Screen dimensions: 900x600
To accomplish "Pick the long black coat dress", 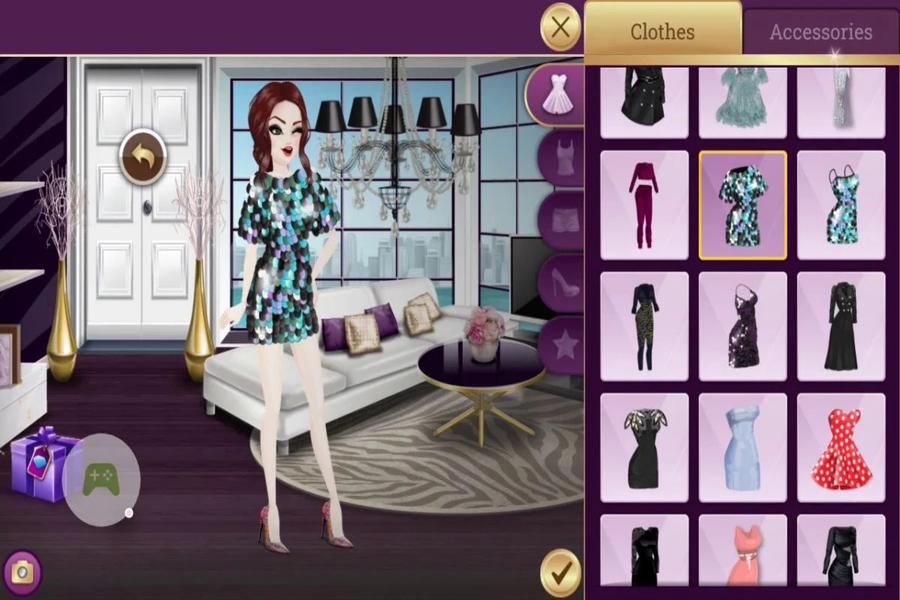I will point(841,326).
